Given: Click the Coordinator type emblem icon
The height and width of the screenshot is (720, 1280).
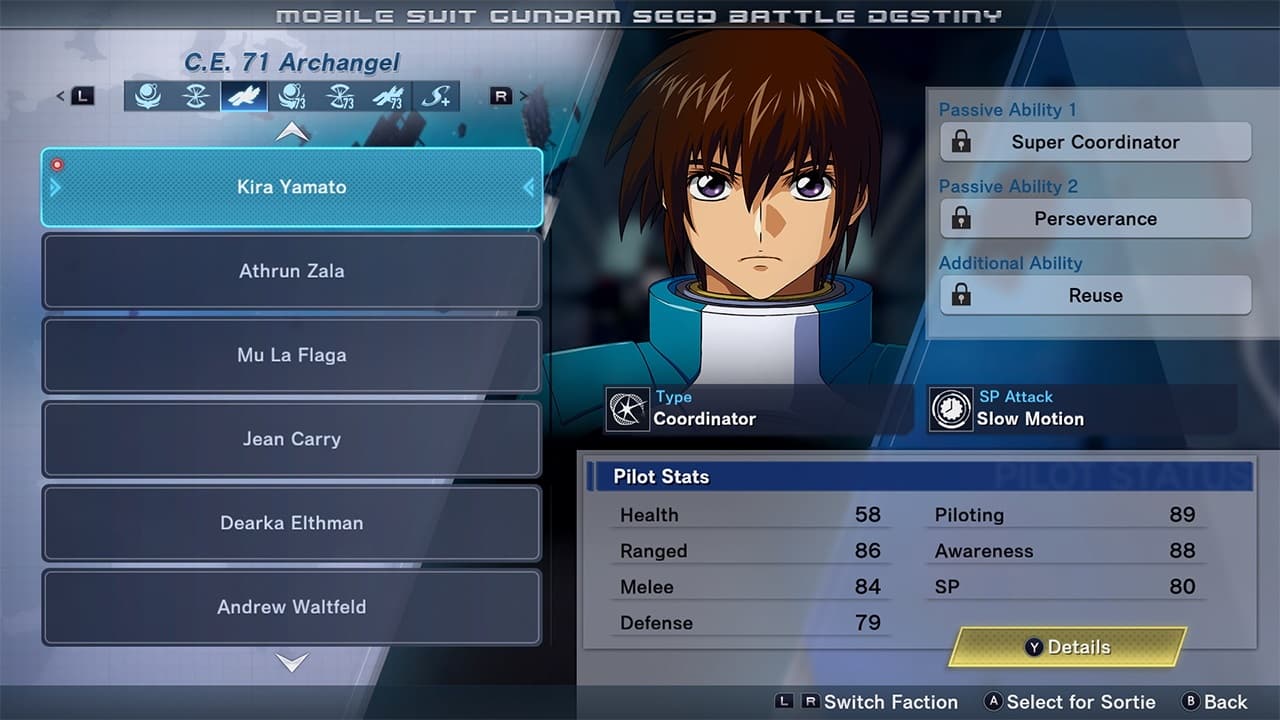Looking at the screenshot, I should [x=629, y=408].
